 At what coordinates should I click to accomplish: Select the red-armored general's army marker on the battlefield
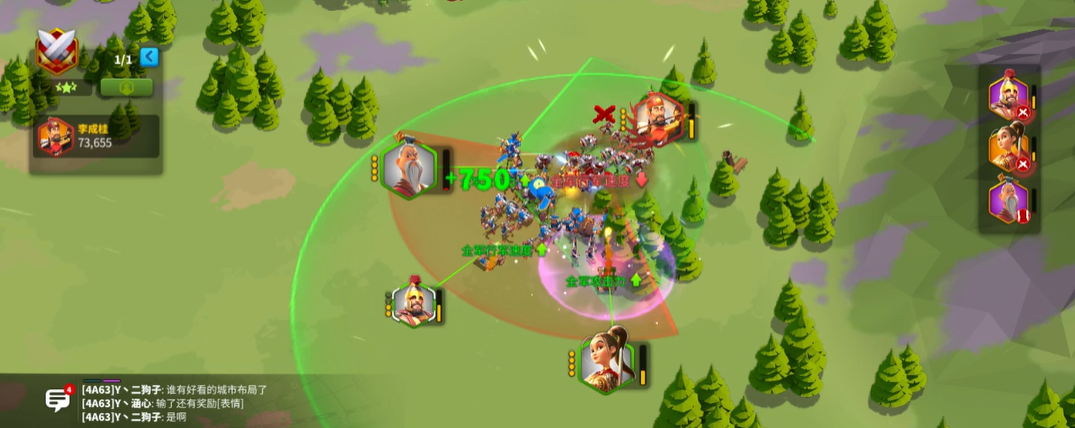[x=657, y=121]
